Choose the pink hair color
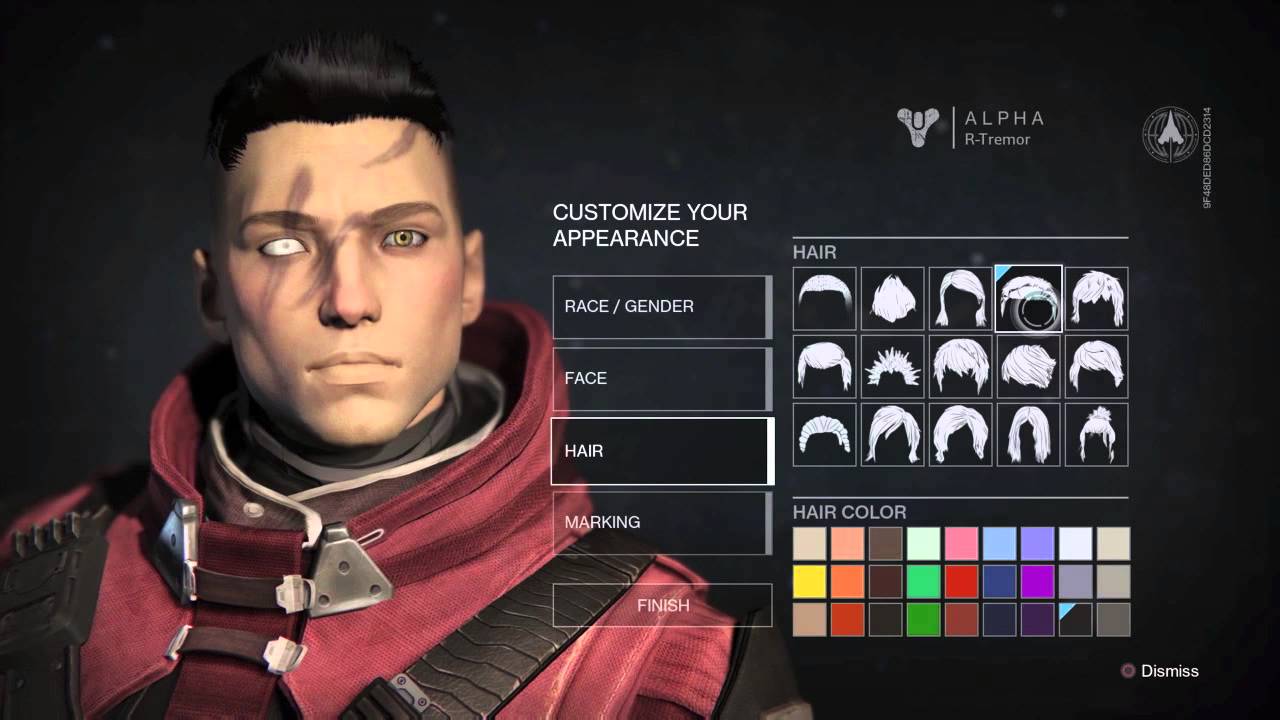Screen dimensions: 1280x720 (962, 544)
